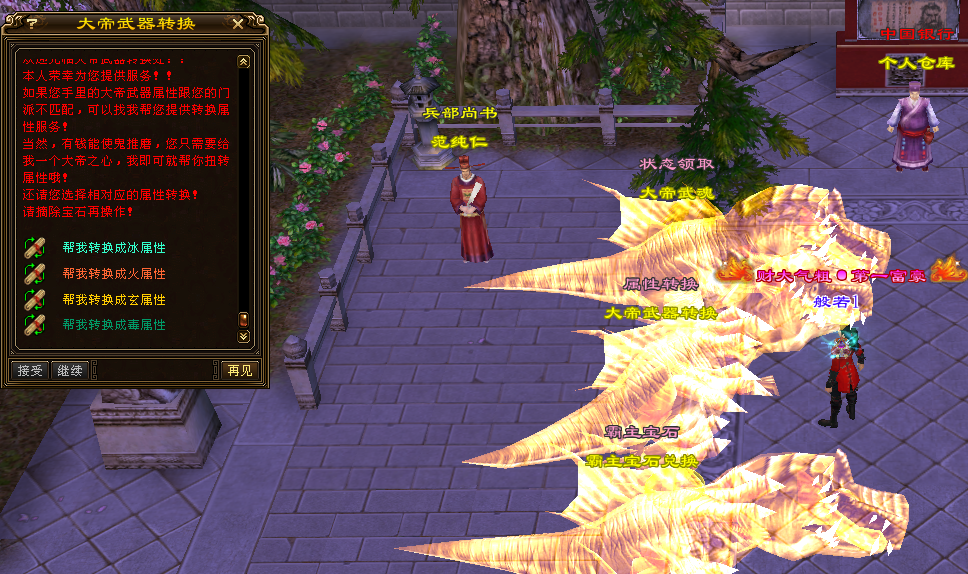Say goodbye with the 再见 button
The width and height of the screenshot is (968, 574).
point(240,370)
